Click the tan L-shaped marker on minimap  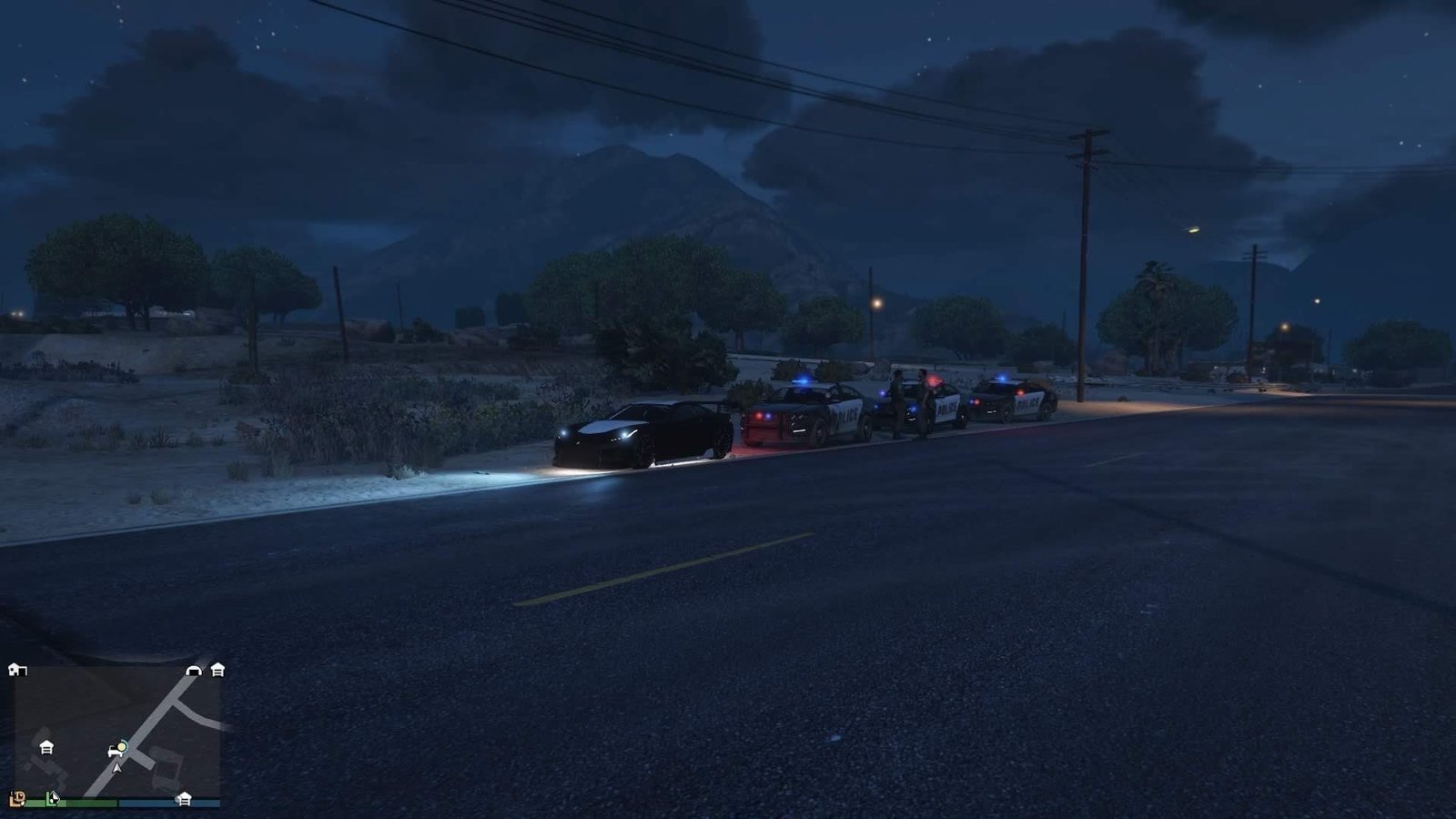[17, 799]
